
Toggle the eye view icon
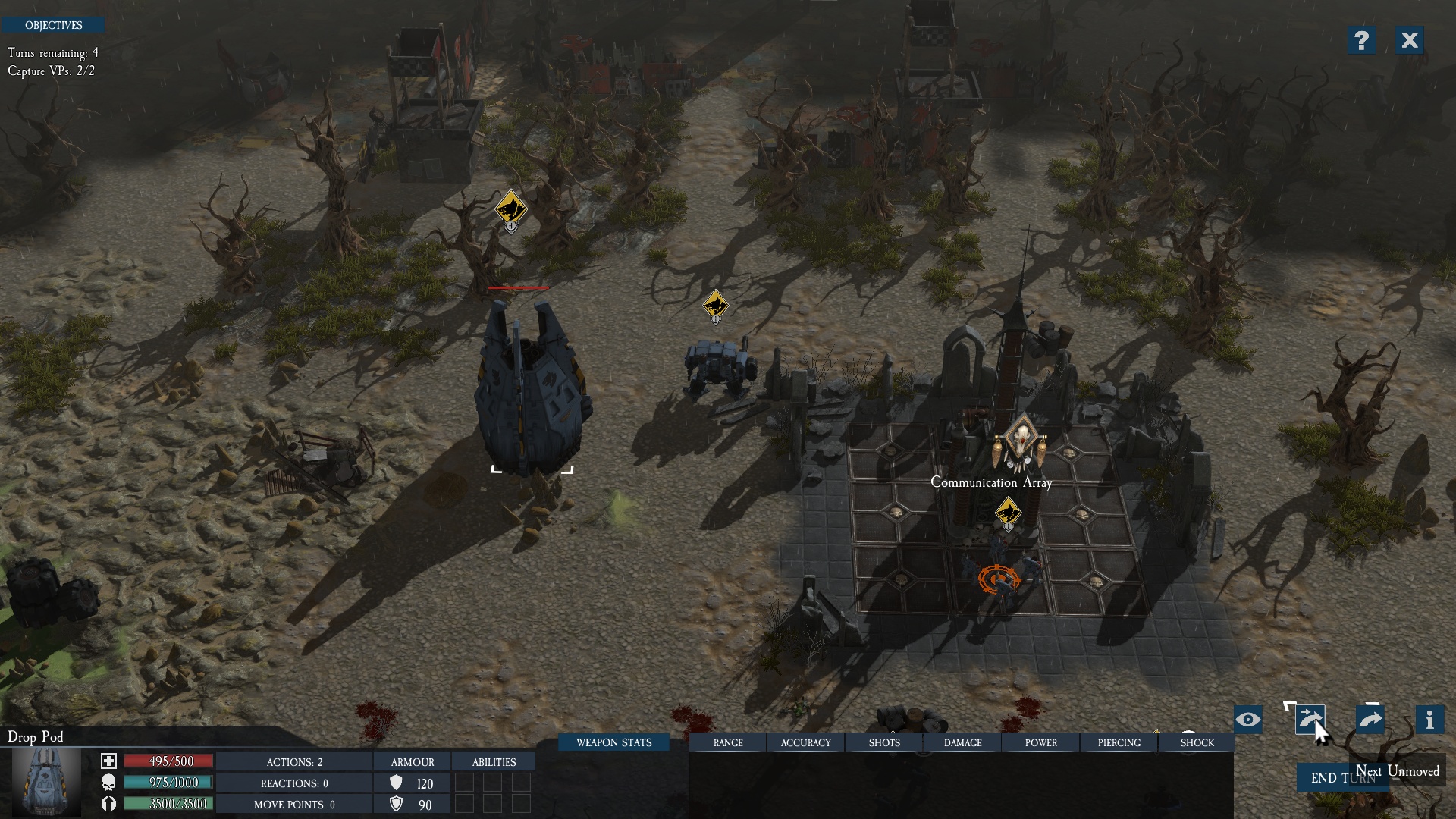[1247, 720]
